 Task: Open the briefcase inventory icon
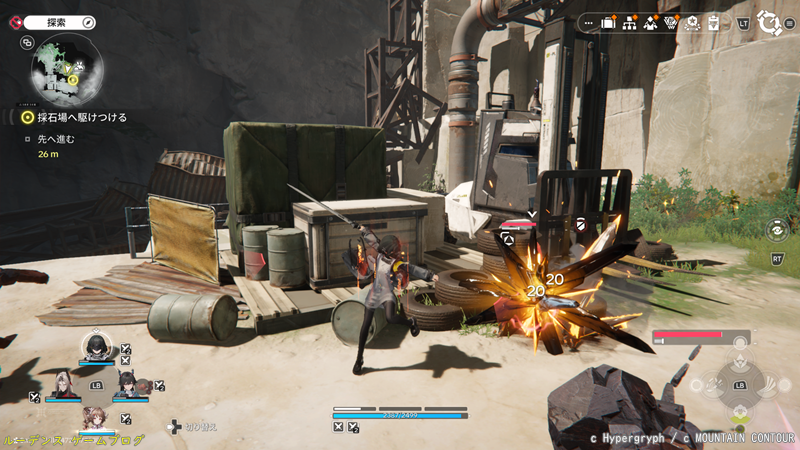point(608,22)
